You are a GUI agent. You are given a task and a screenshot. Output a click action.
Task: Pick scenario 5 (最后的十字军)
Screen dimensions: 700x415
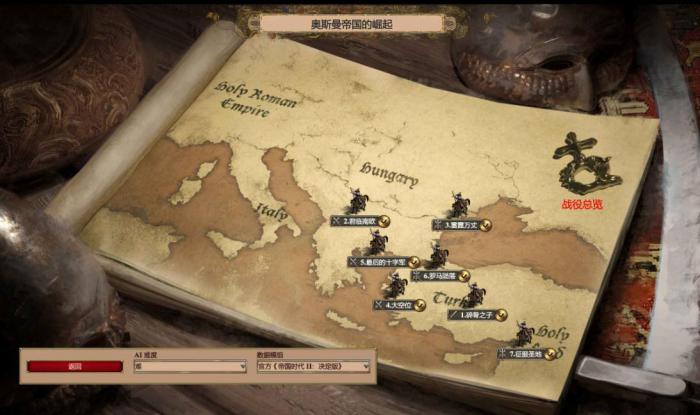(x=381, y=262)
